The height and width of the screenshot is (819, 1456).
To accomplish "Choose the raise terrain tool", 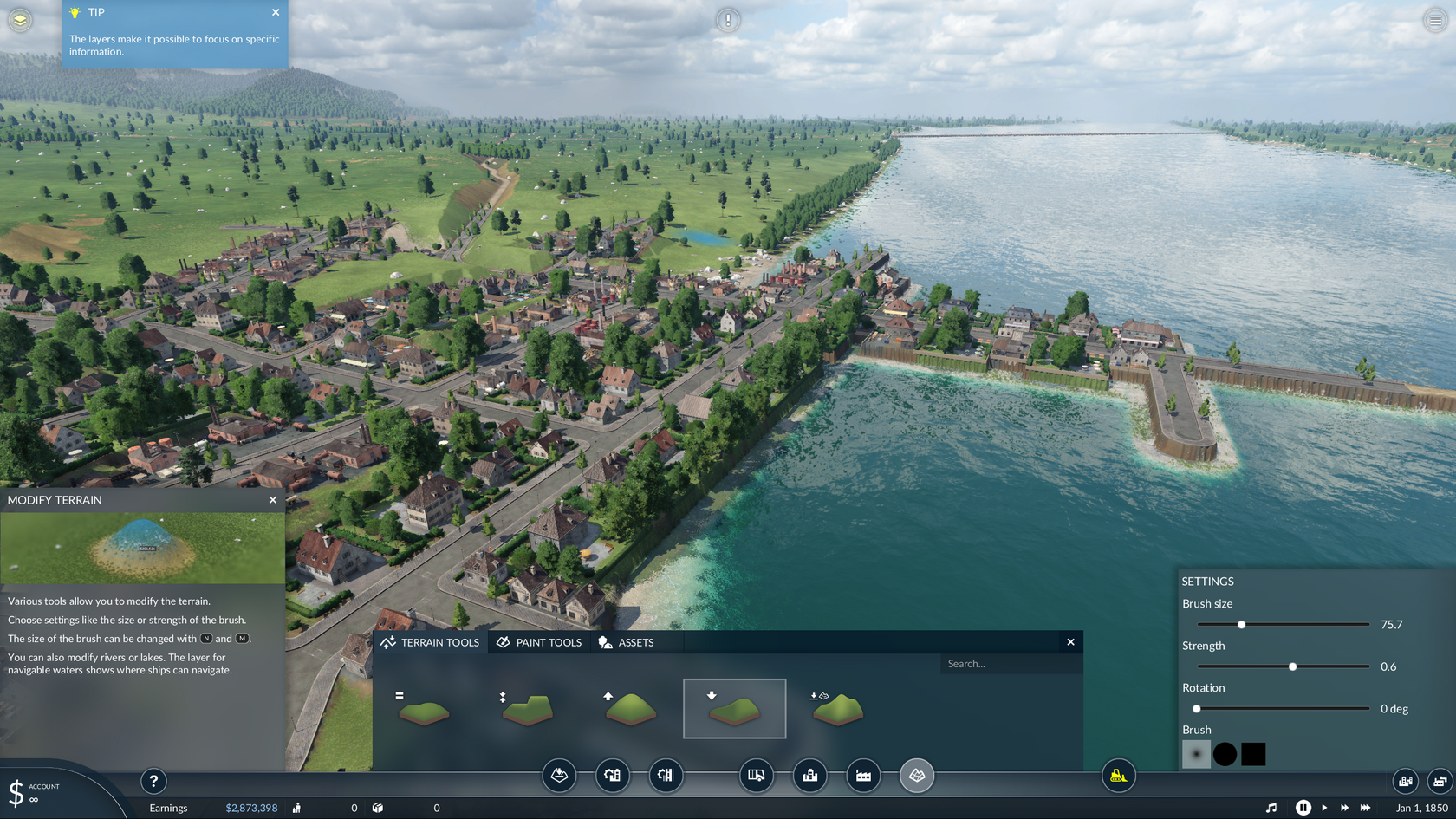I will (x=630, y=709).
